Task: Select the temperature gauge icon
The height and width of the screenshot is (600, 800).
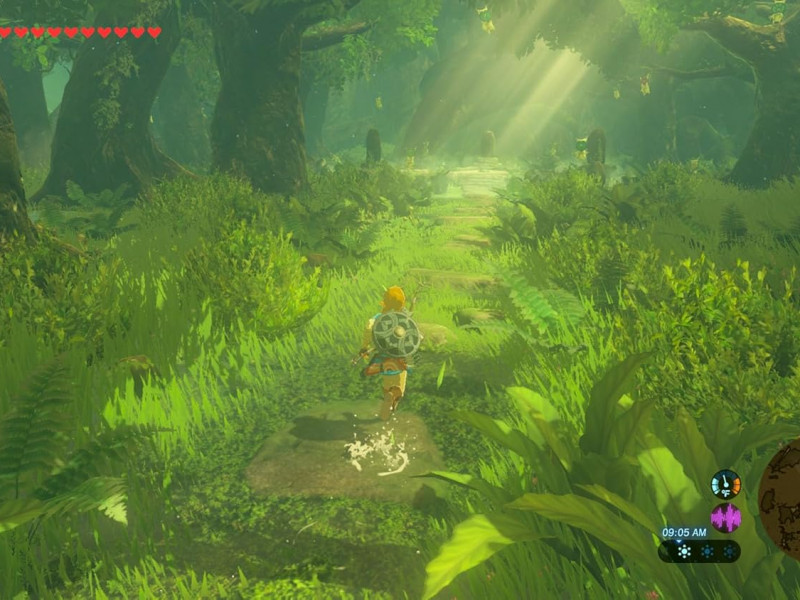Action: click(726, 484)
